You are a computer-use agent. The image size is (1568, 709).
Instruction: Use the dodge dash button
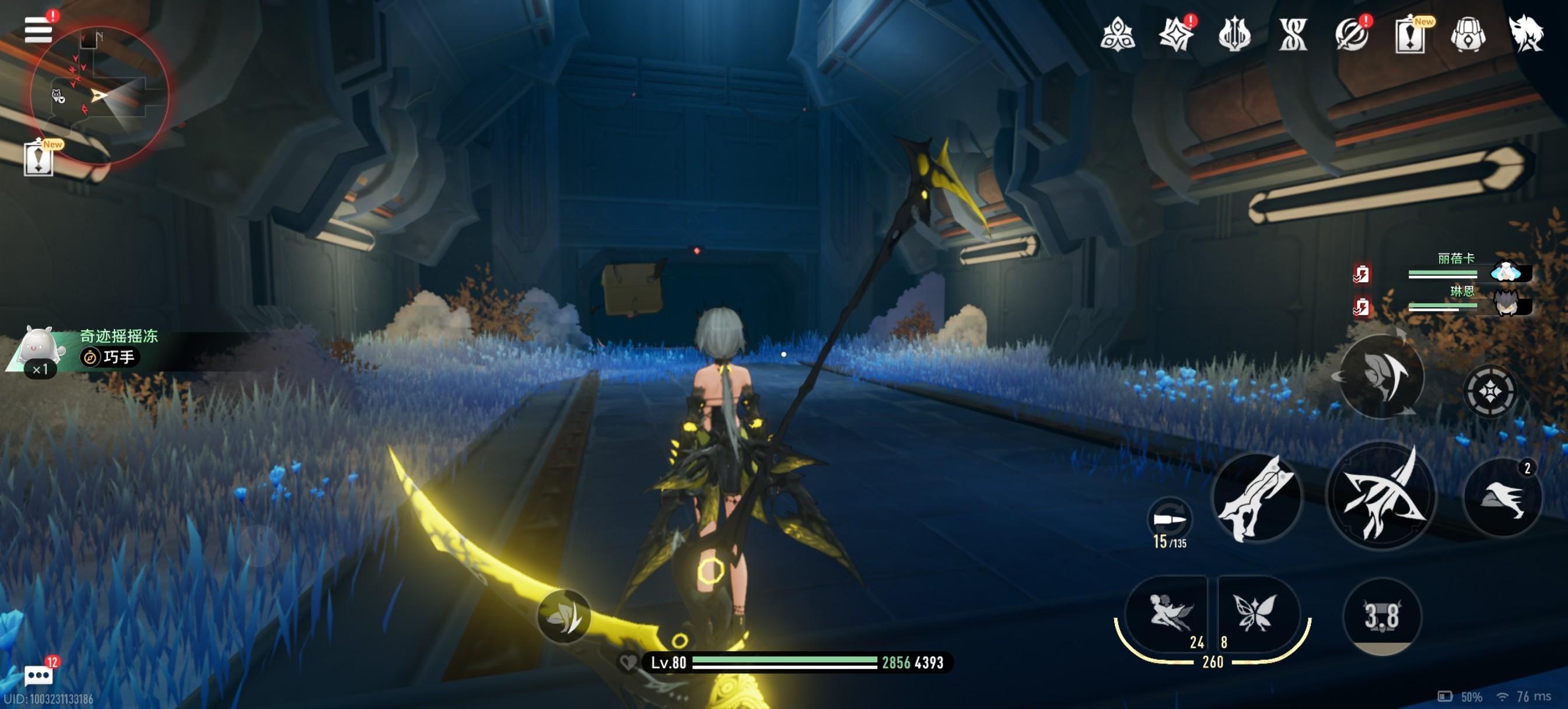pyautogui.click(x=1502, y=497)
